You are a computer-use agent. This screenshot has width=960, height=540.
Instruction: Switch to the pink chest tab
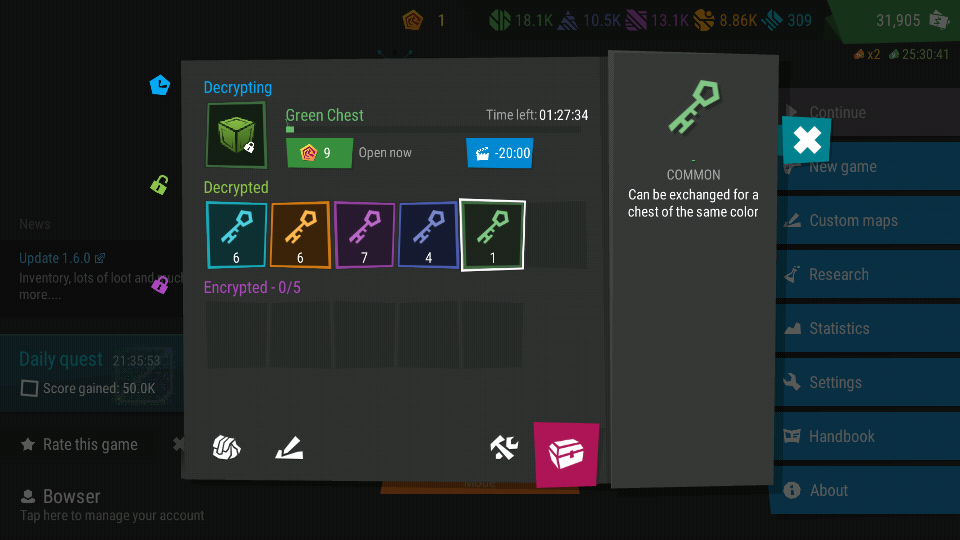point(566,454)
